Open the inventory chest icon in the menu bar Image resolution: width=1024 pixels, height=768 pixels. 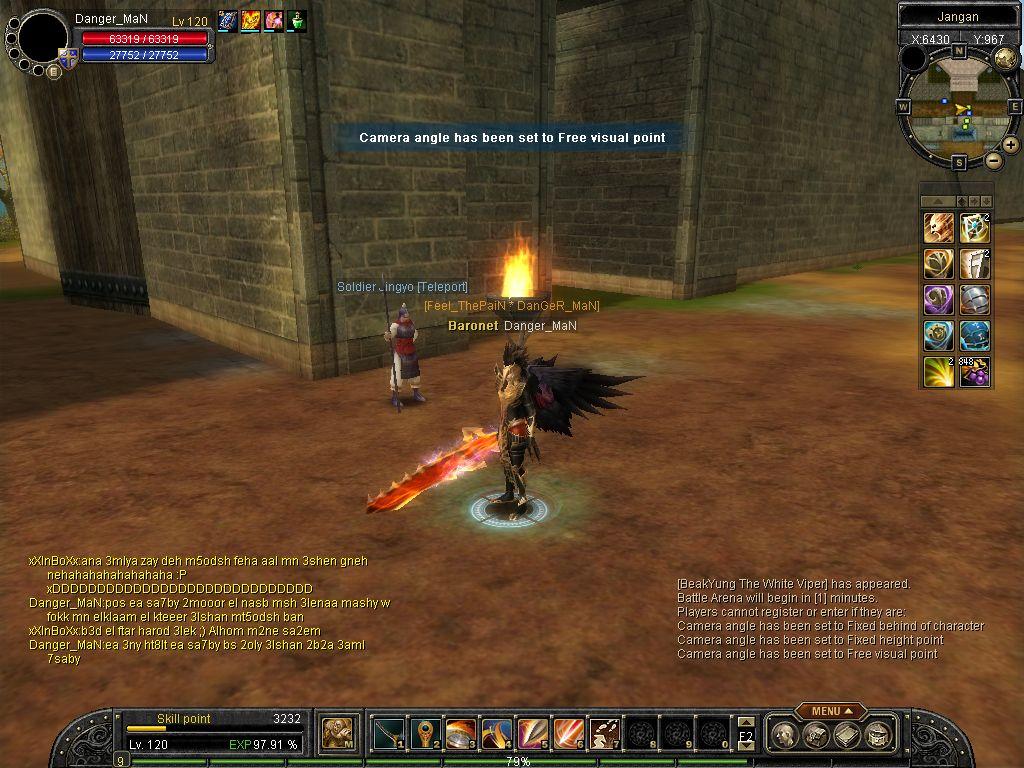[816, 736]
